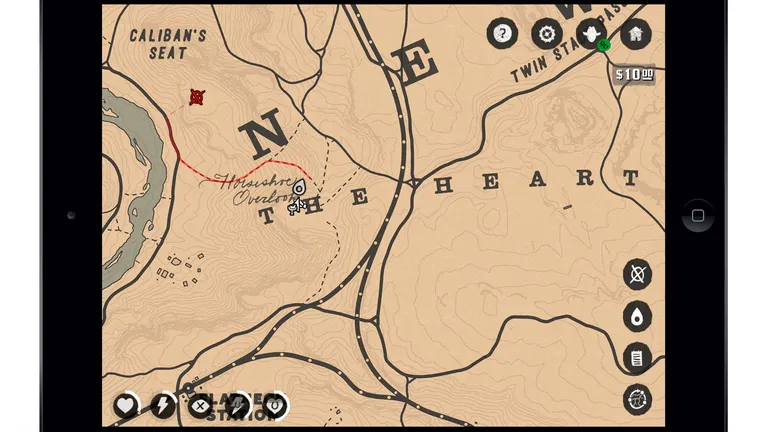
Task: Select the cowboy hat character icon
Action: point(590,33)
